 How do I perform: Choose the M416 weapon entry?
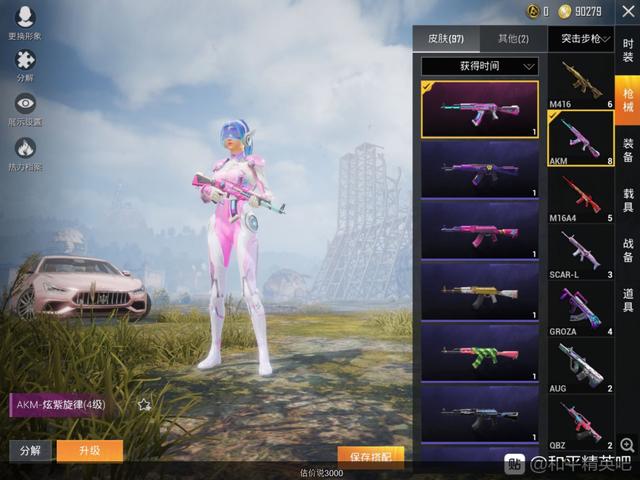pos(580,81)
